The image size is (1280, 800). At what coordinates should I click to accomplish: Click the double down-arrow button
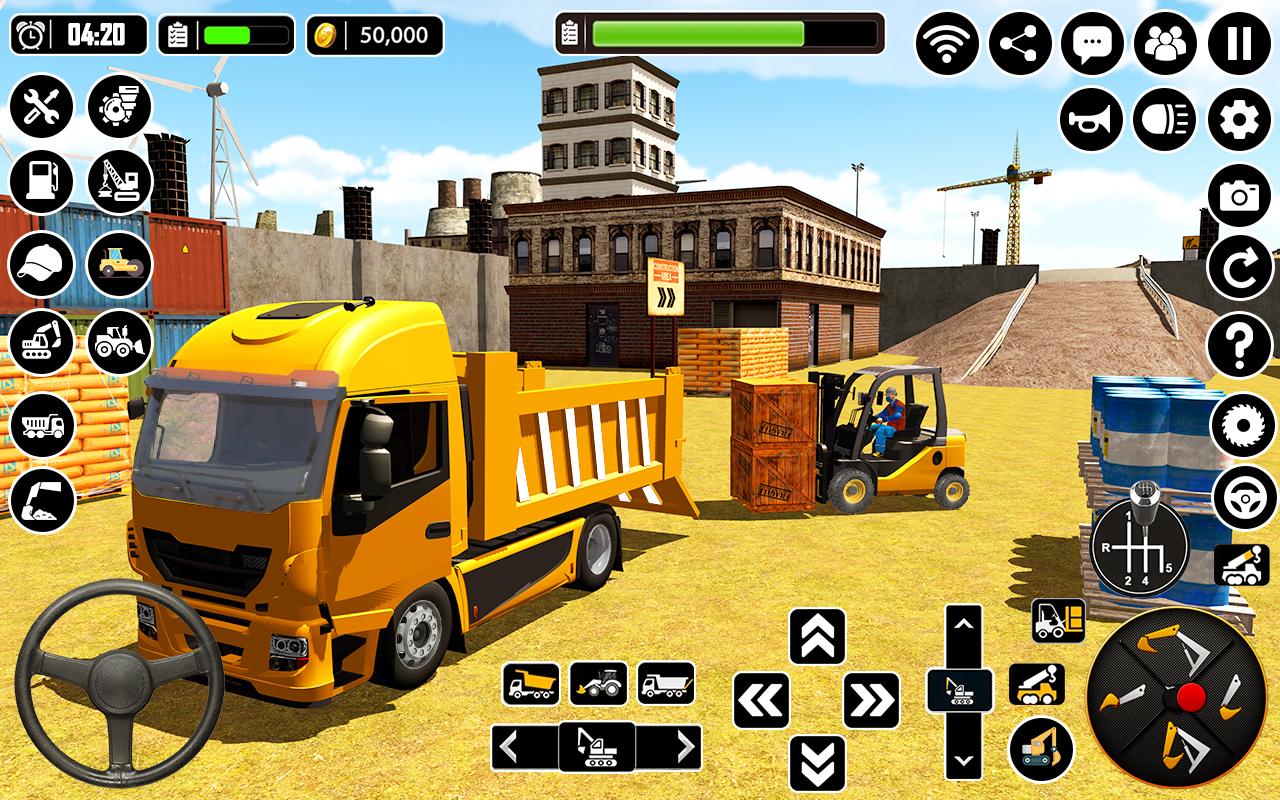click(818, 763)
